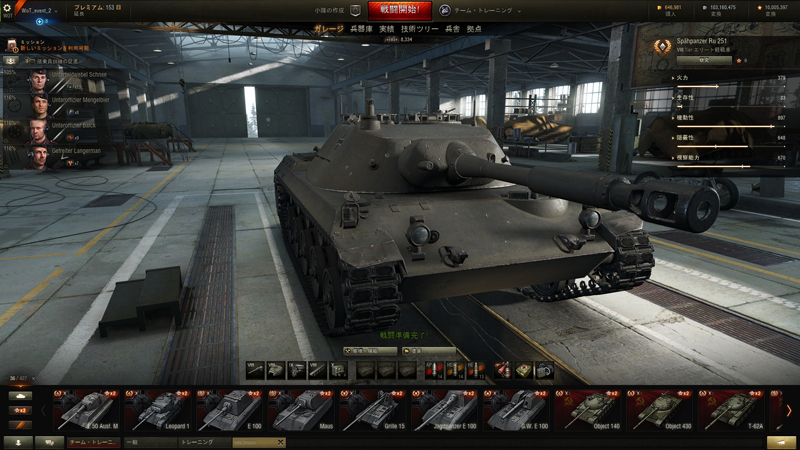This screenshot has height=450, width=800.
Task: Show next tanks with carousel right arrow
Action: coord(788,410)
